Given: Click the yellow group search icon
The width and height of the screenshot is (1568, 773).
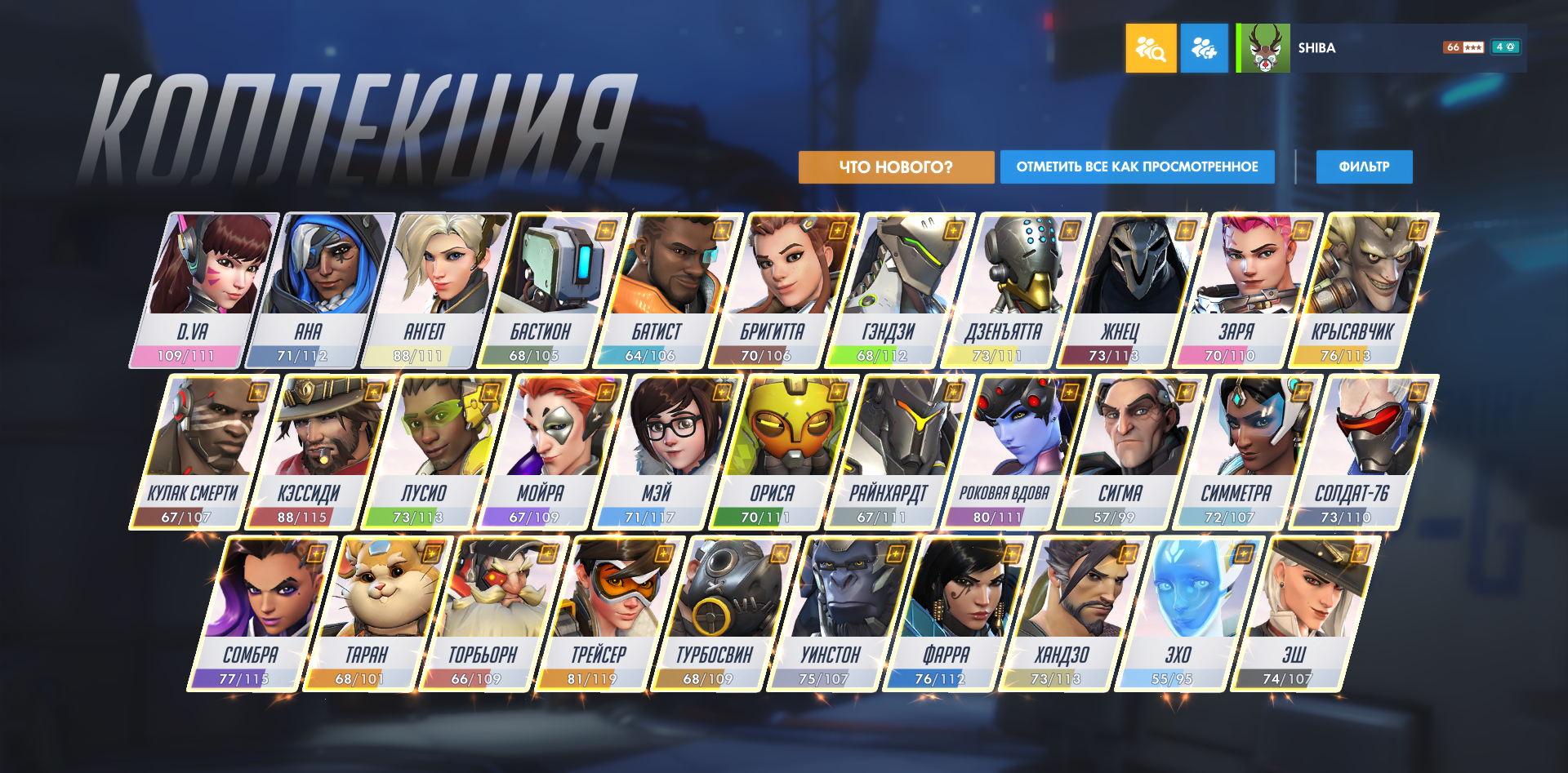Looking at the screenshot, I should [x=1151, y=48].
